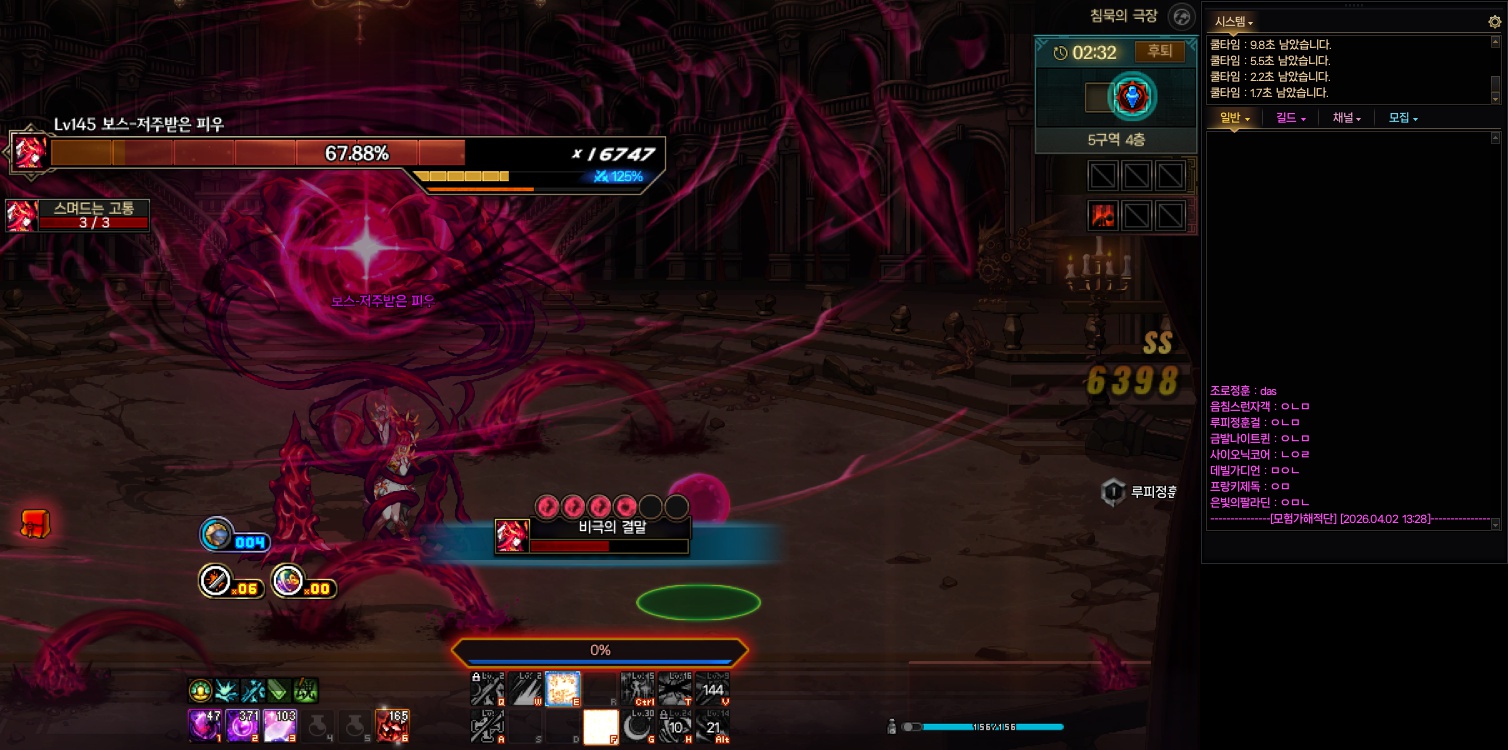Activate the crescent moon skill on G
Image resolution: width=1508 pixels, height=750 pixels.
tap(637, 726)
